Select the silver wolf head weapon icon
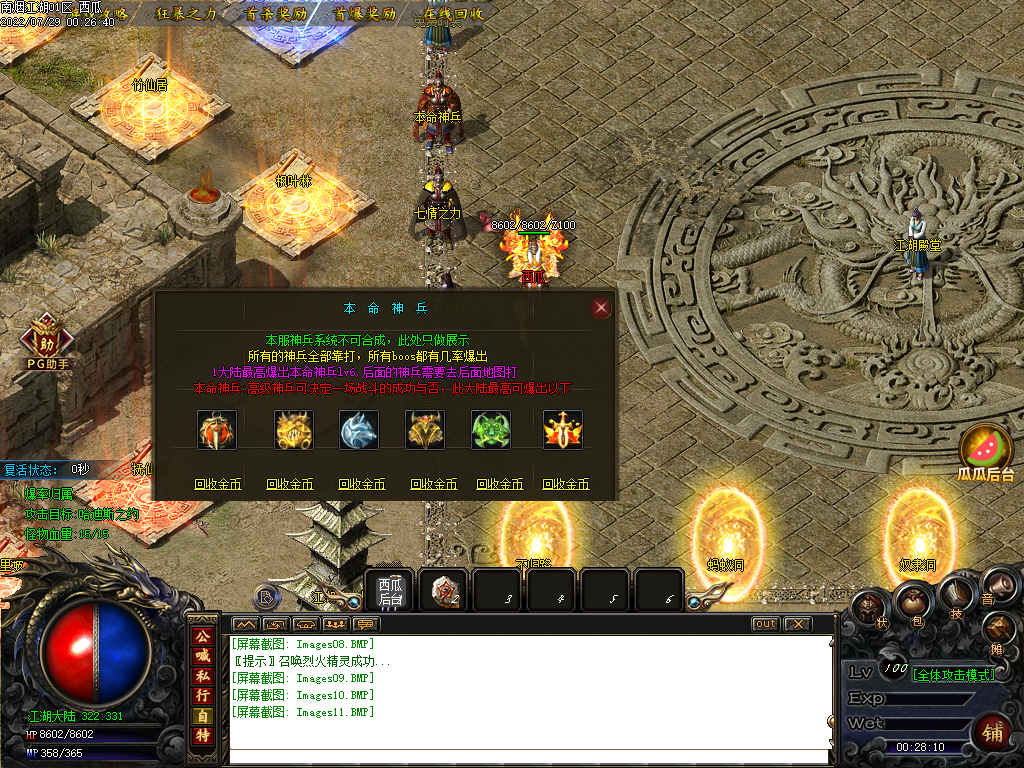1024x768 pixels. [x=360, y=430]
